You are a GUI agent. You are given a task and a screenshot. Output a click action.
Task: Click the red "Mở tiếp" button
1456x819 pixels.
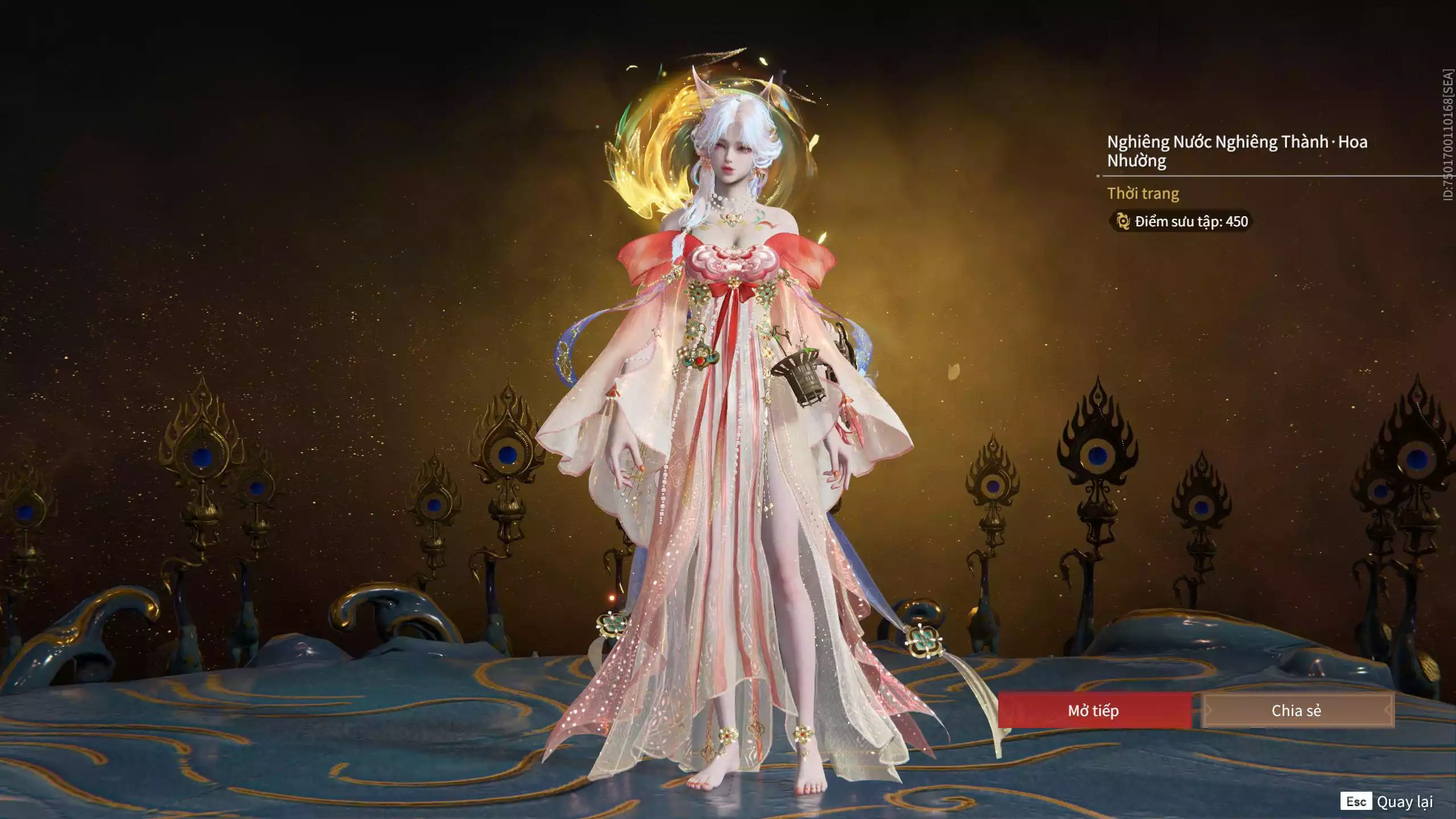1094,710
